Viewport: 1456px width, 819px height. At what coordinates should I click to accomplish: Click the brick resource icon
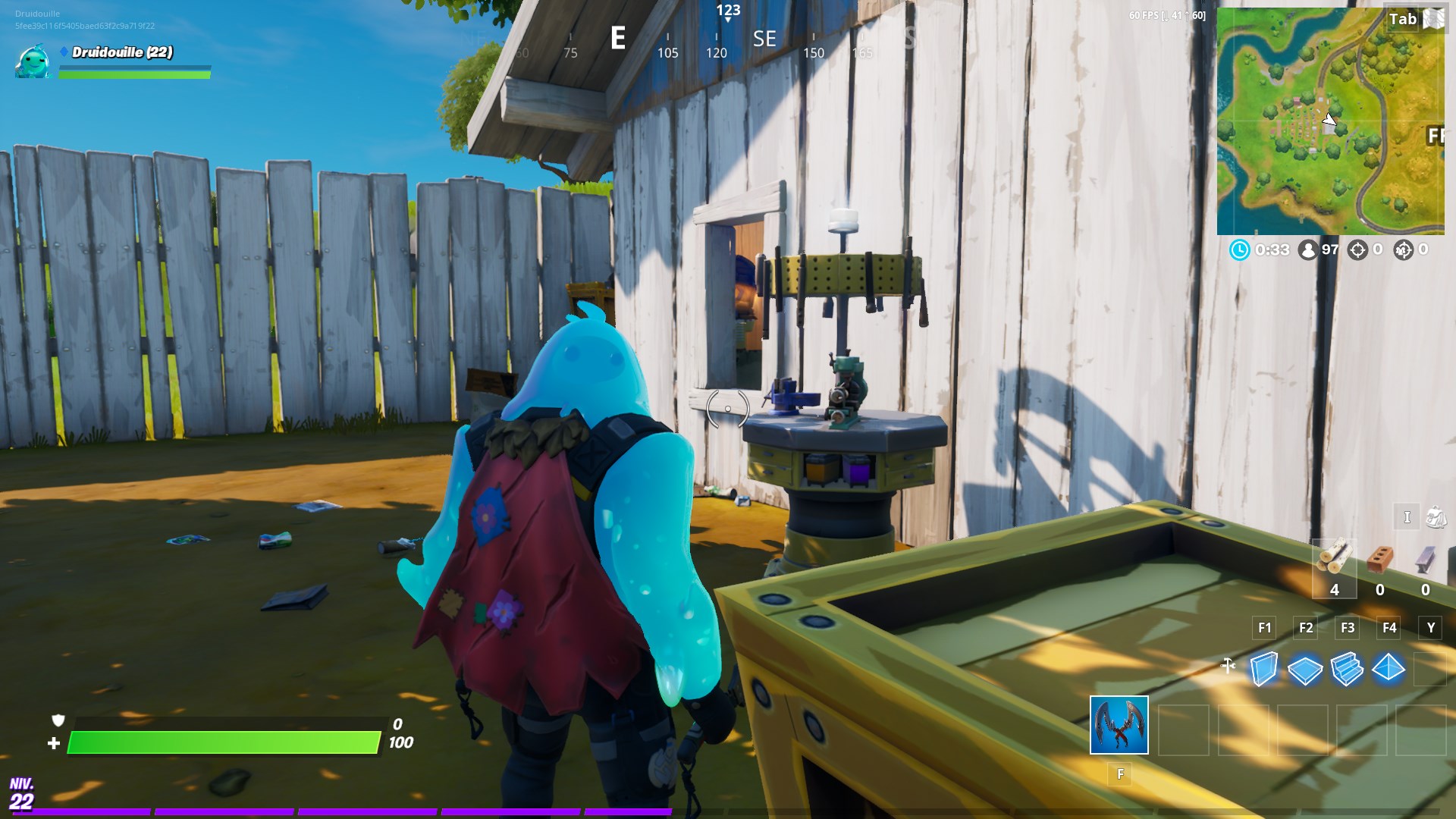click(1382, 557)
